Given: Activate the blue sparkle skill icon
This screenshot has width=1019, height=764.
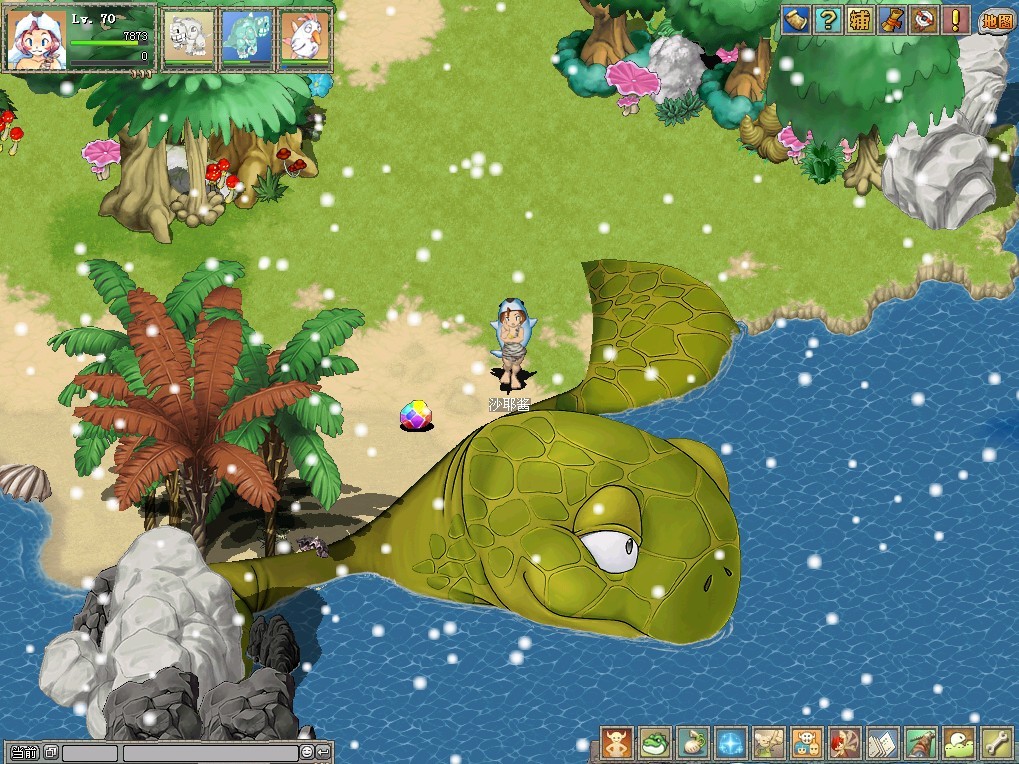Looking at the screenshot, I should (x=730, y=743).
